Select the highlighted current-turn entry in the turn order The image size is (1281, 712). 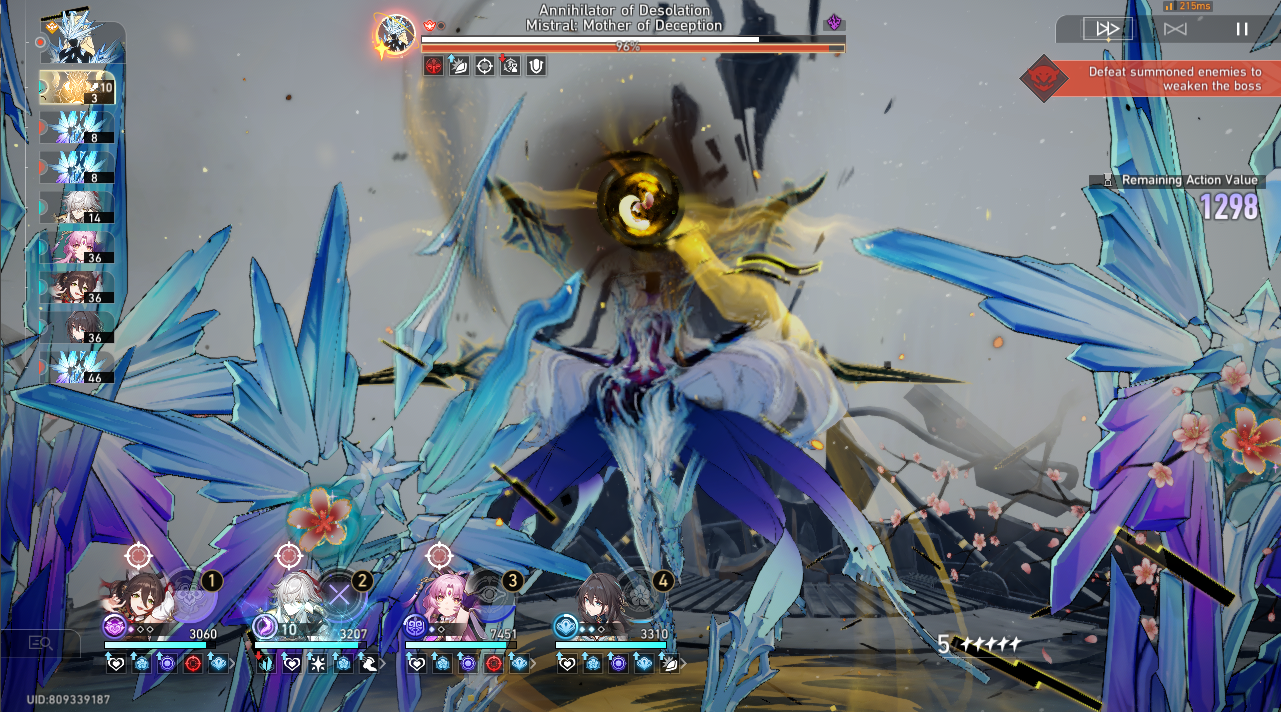click(x=77, y=87)
